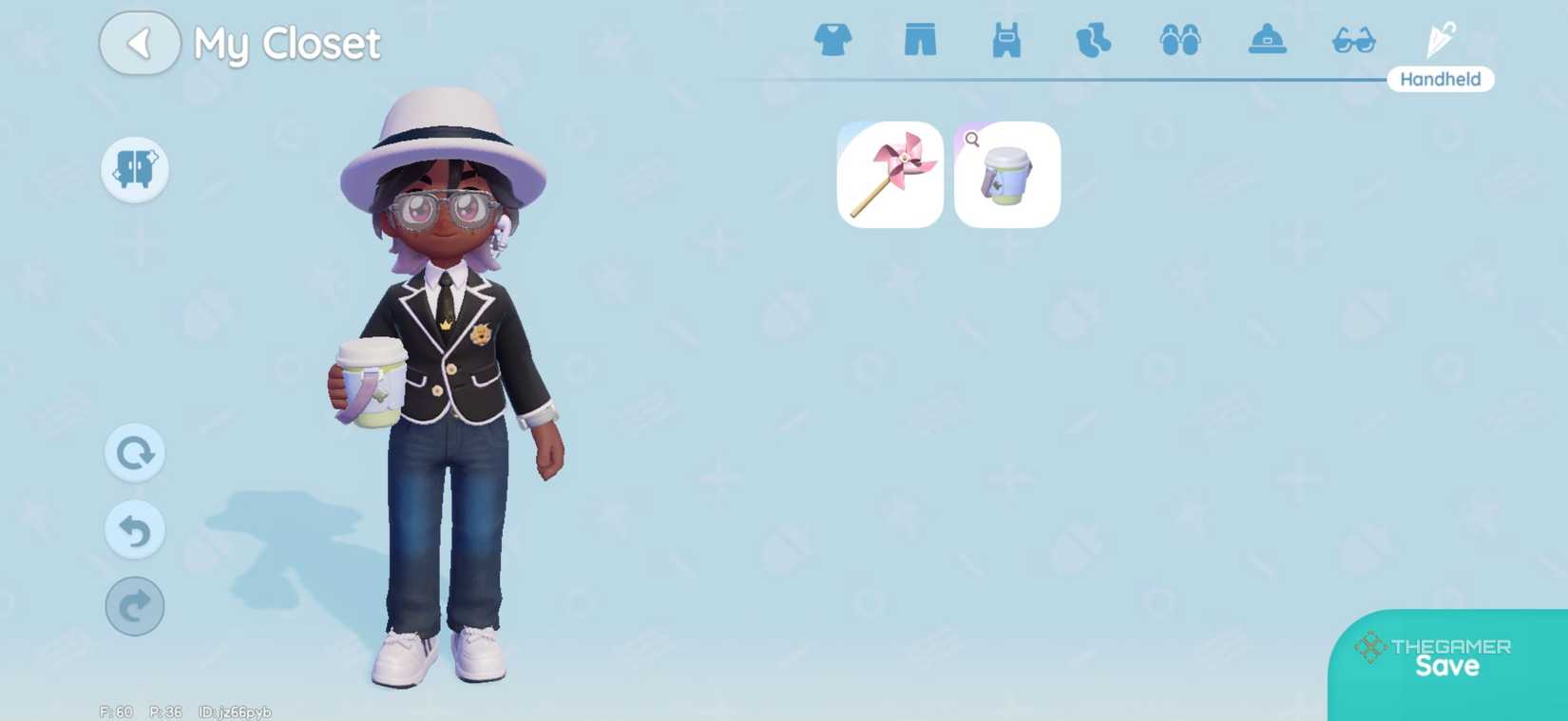This screenshot has height=721, width=1568.
Task: Open the hat category
Action: click(x=1268, y=40)
